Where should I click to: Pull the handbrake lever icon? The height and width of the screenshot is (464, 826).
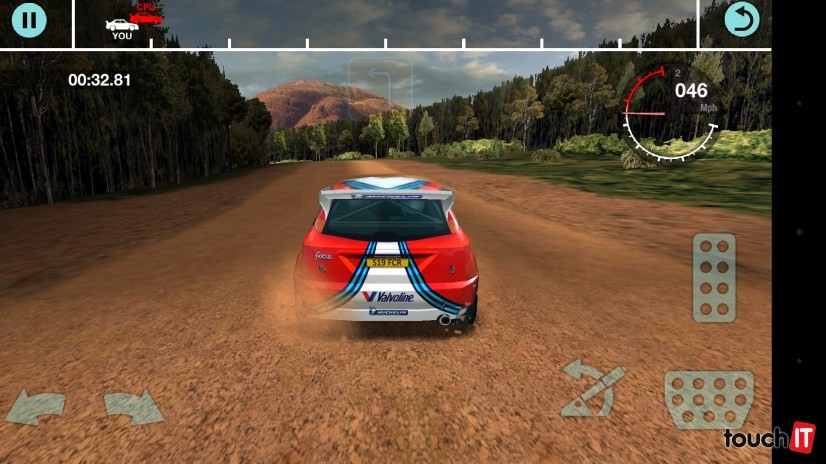(x=592, y=388)
